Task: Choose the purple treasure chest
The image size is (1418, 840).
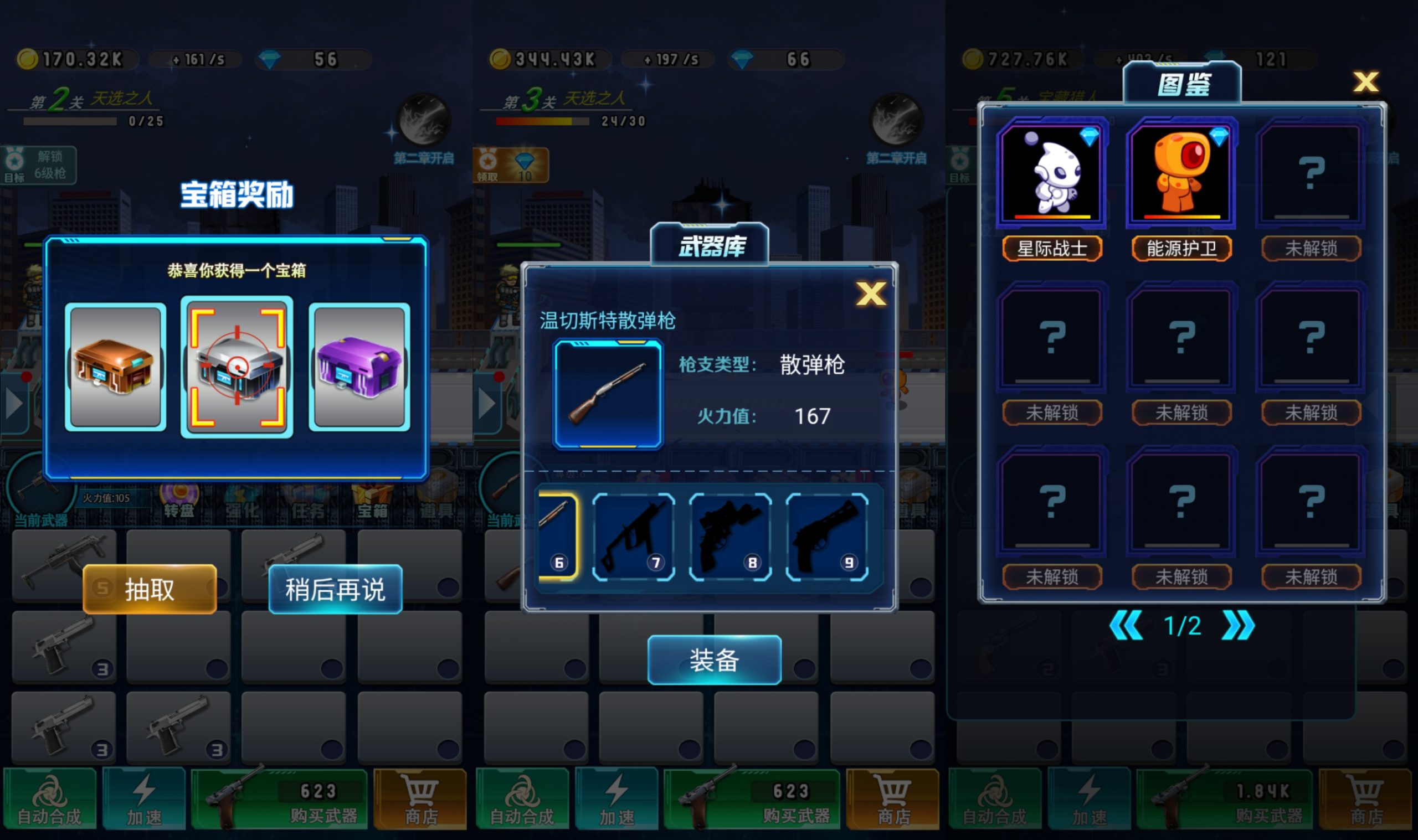Action: (x=359, y=367)
